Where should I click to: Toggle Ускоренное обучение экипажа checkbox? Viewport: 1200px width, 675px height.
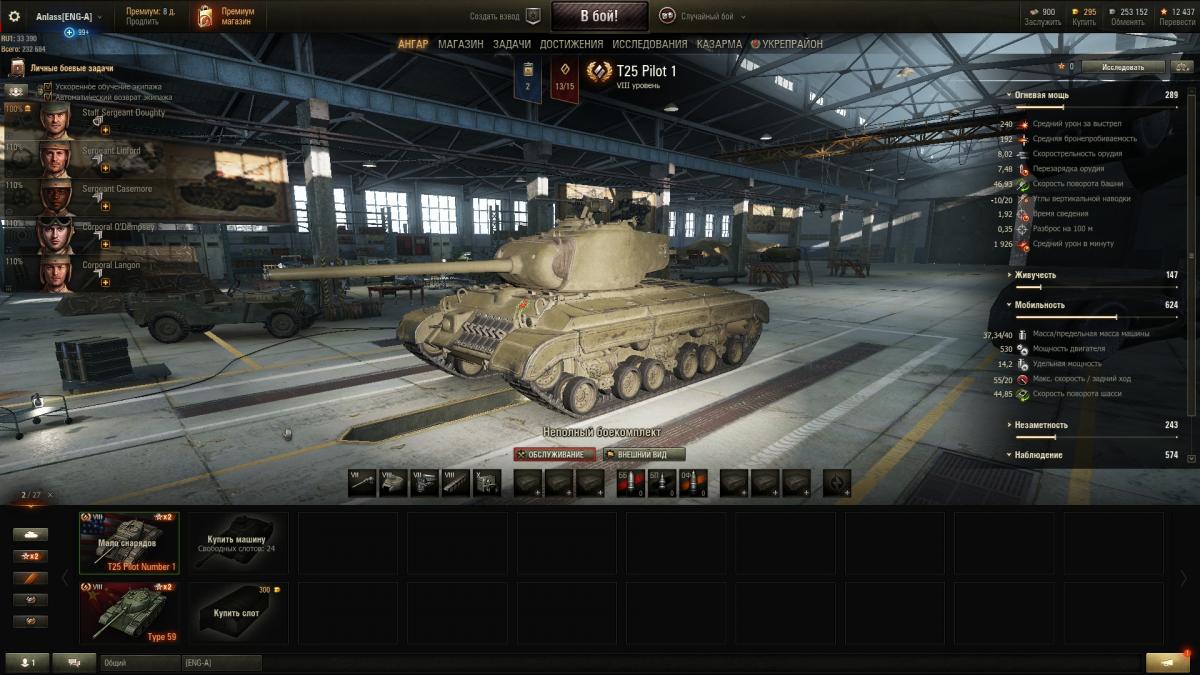[x=47, y=87]
